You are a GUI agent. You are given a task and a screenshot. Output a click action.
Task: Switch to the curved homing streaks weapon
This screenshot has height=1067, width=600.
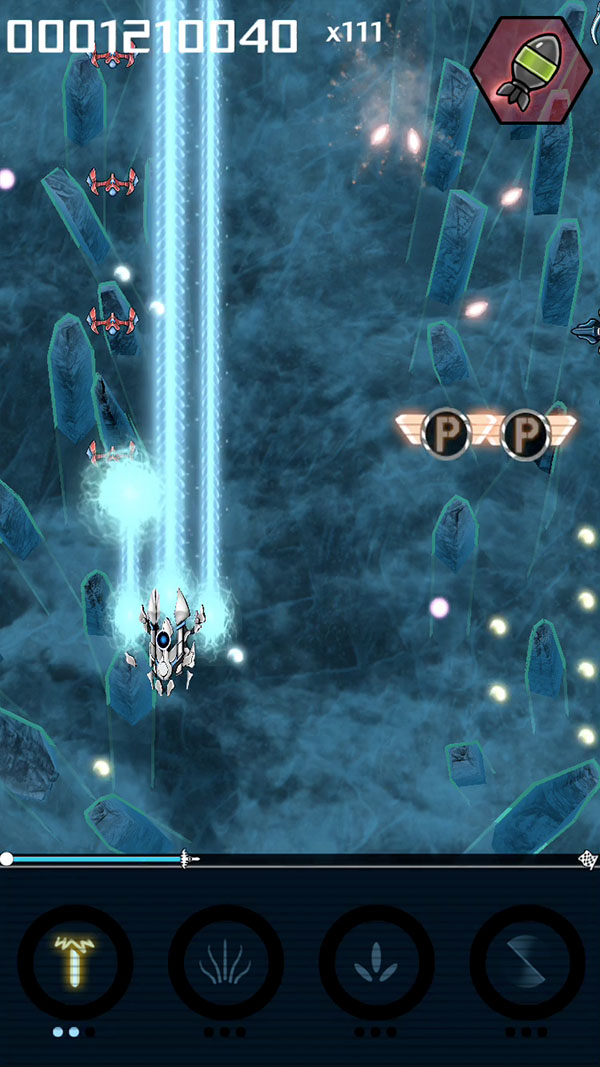coord(226,962)
